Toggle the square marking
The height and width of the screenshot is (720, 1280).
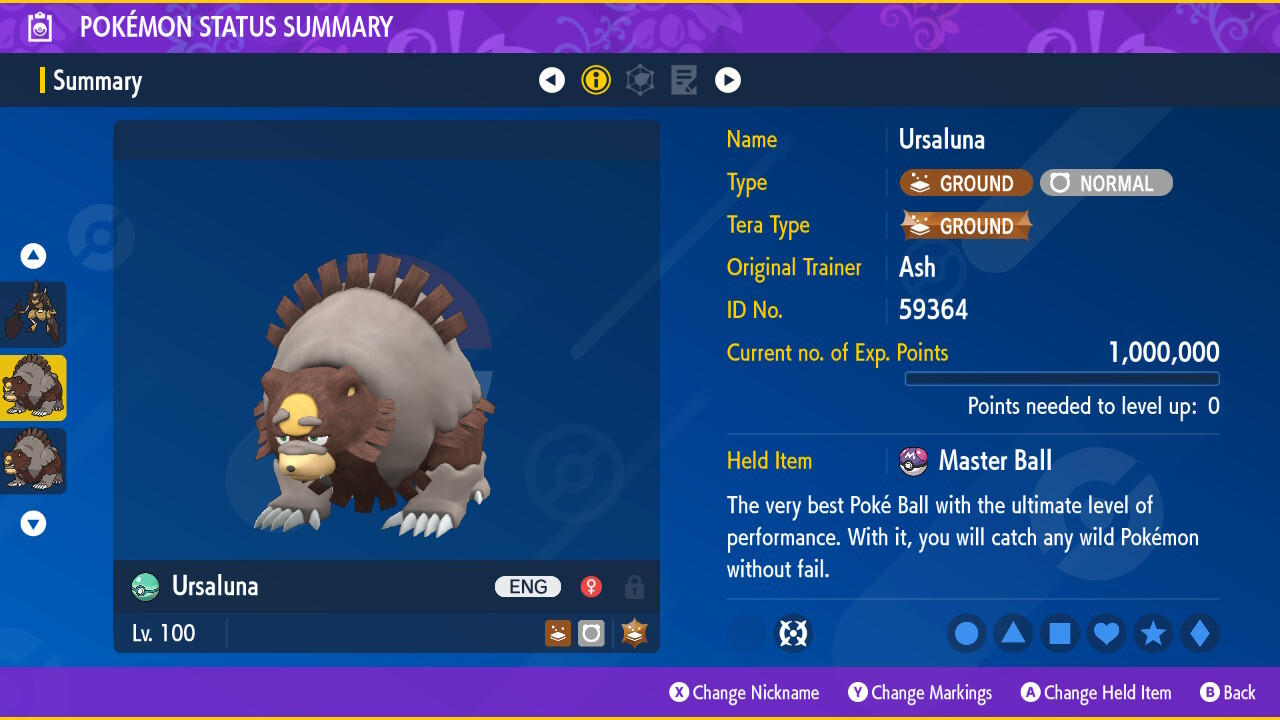(x=1060, y=634)
